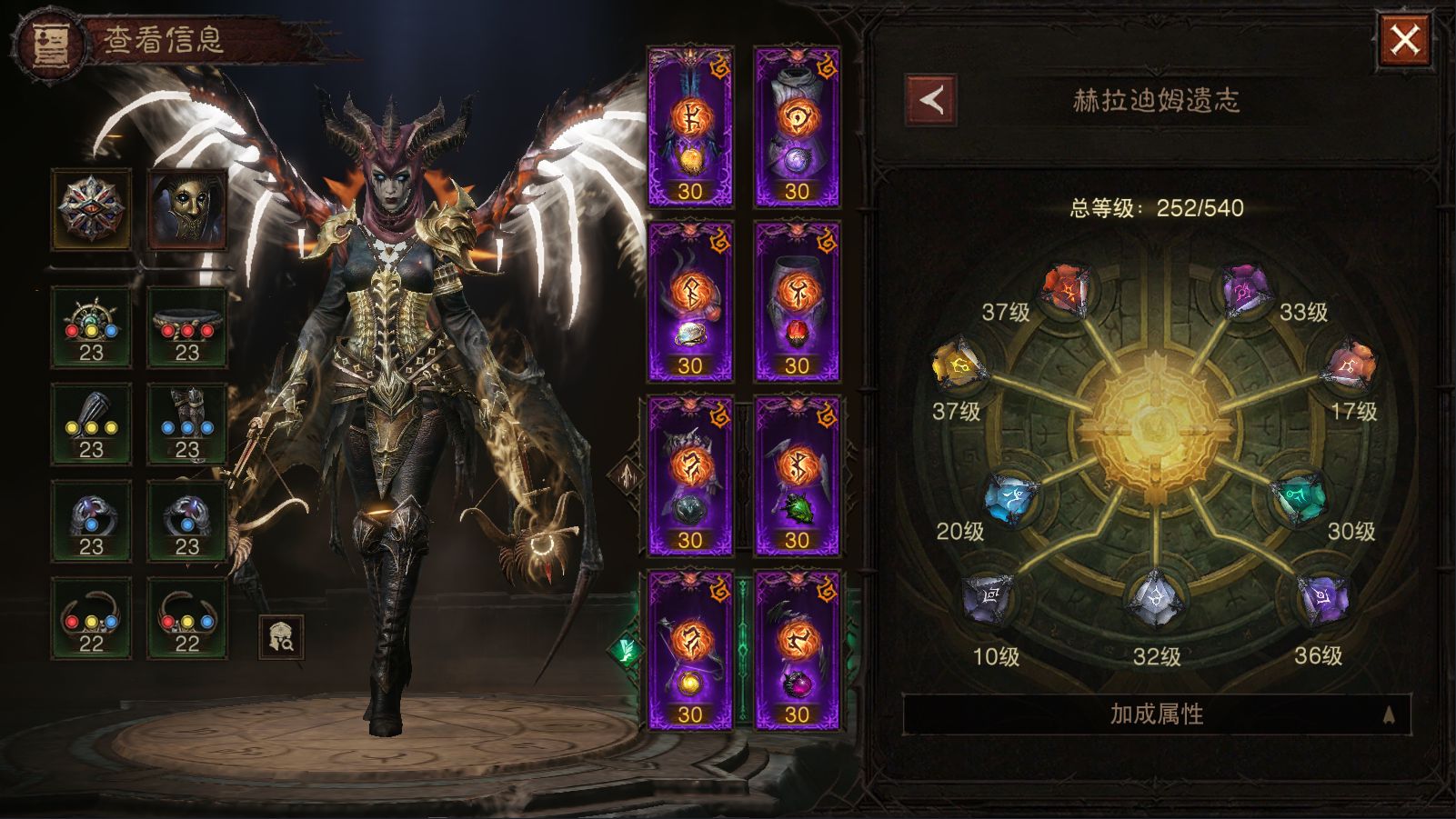
Task: Inspect the glove slot with three yellow gems
Action: pos(91,424)
